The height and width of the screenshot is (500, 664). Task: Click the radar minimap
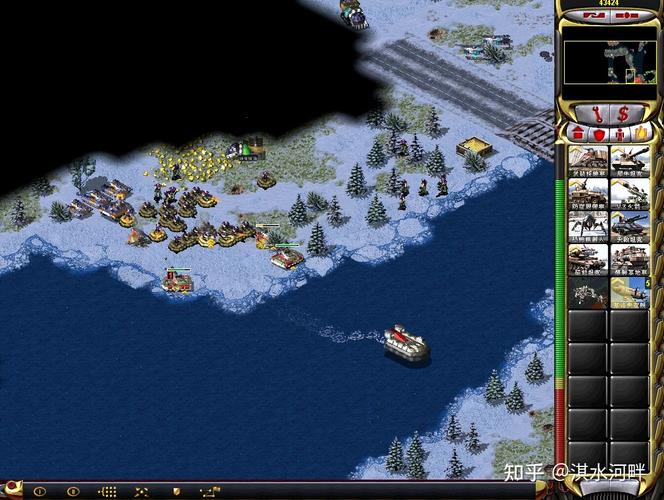pos(608,62)
